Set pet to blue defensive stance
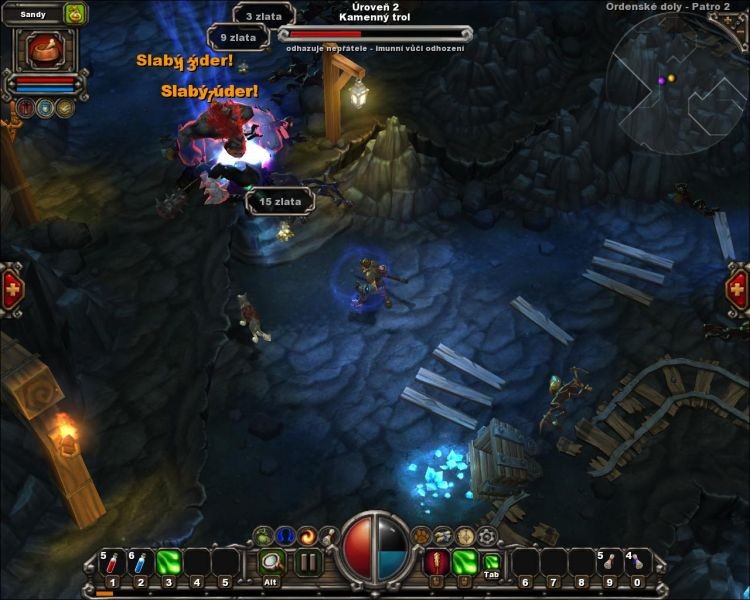Viewport: 750px width, 600px height. (45, 107)
